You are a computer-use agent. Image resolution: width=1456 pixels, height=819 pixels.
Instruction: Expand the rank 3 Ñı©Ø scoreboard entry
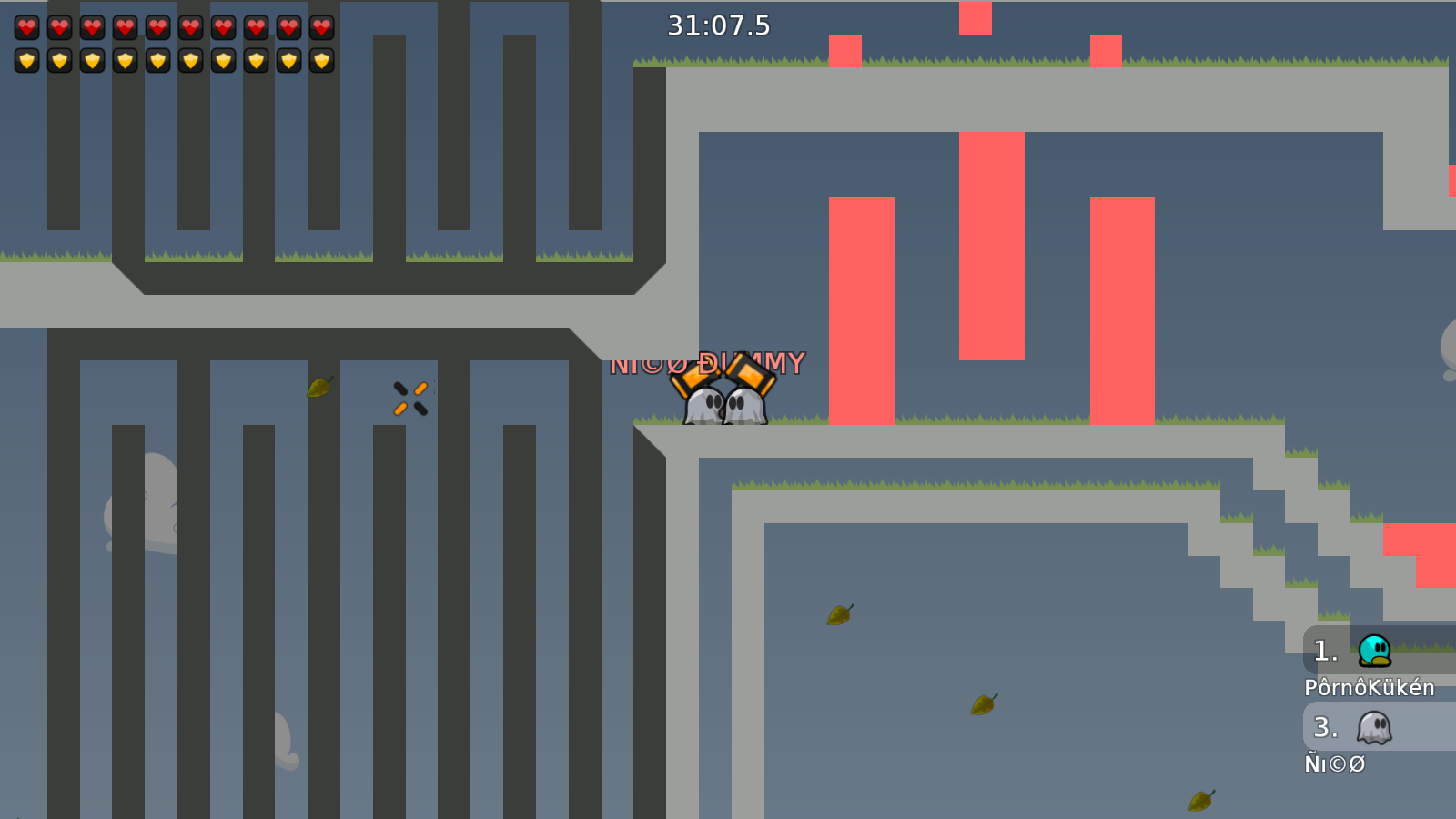(x=1356, y=728)
